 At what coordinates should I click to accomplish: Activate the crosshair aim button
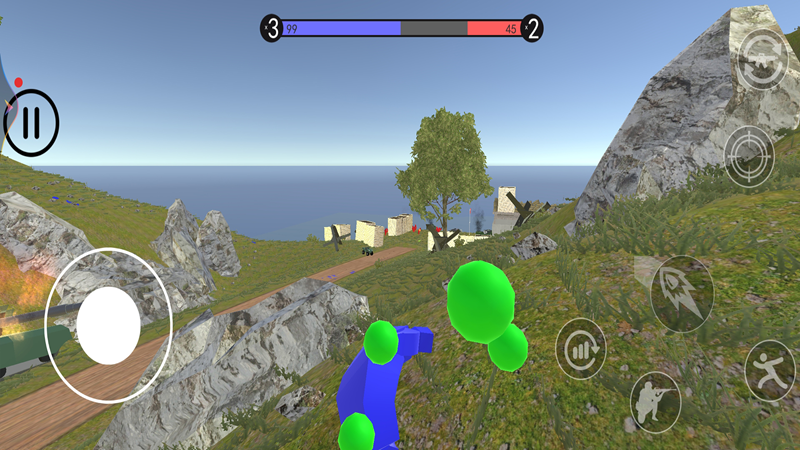[x=749, y=155]
